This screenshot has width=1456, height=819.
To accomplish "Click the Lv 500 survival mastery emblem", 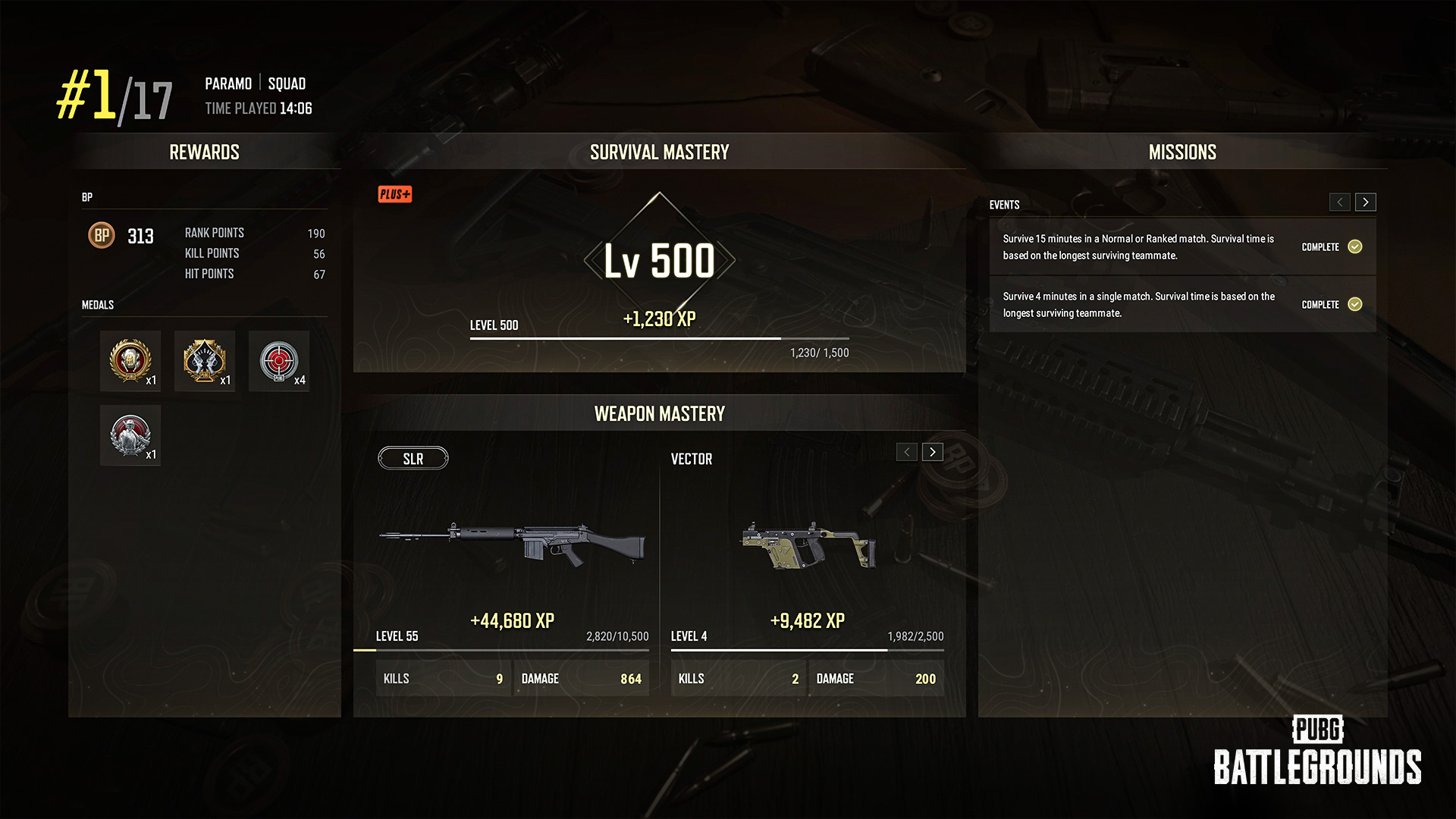I will pyautogui.click(x=659, y=261).
